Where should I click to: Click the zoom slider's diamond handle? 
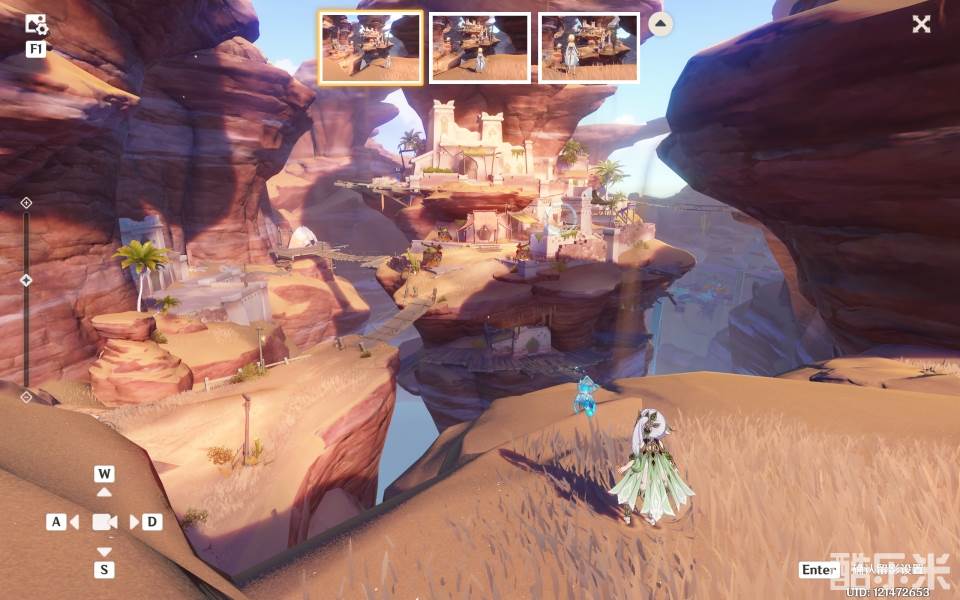pos(26,280)
